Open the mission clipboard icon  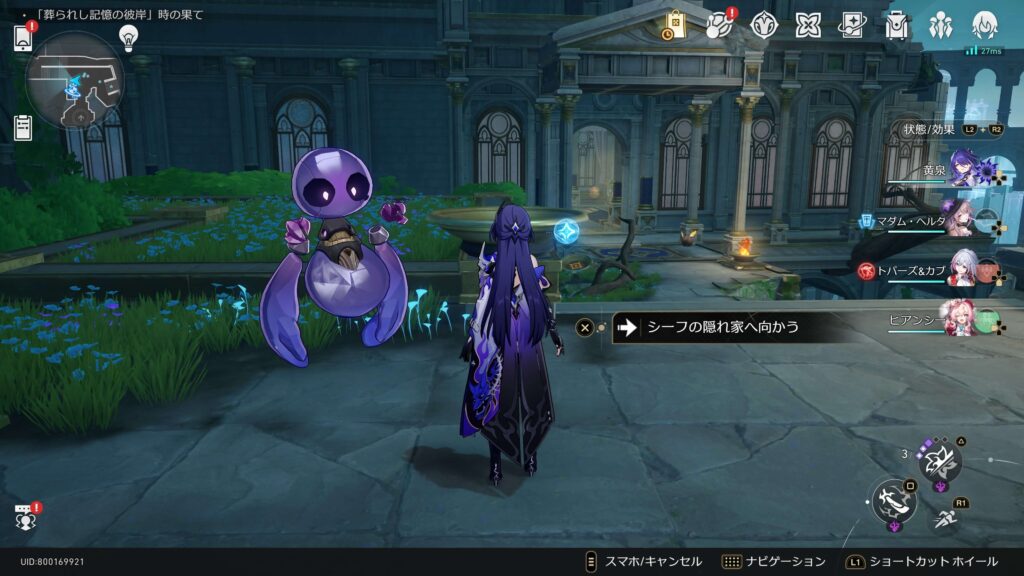(x=23, y=127)
